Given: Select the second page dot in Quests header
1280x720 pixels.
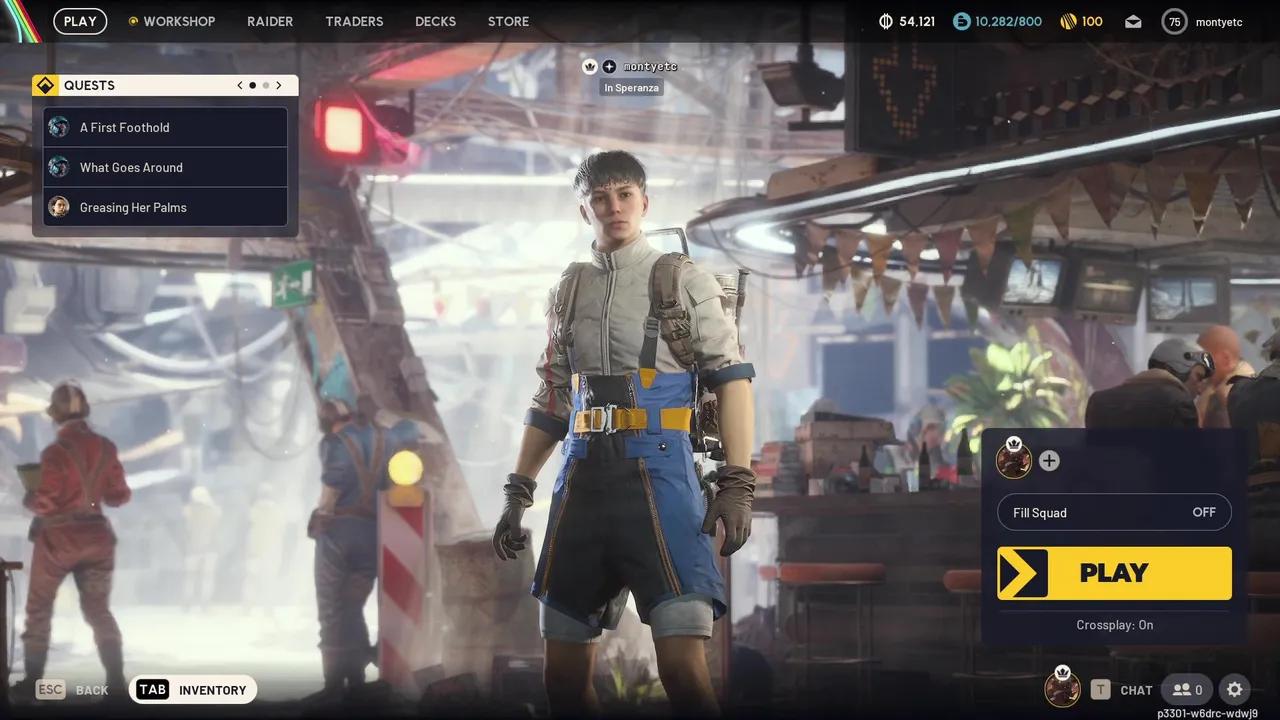Looking at the screenshot, I should coord(265,85).
